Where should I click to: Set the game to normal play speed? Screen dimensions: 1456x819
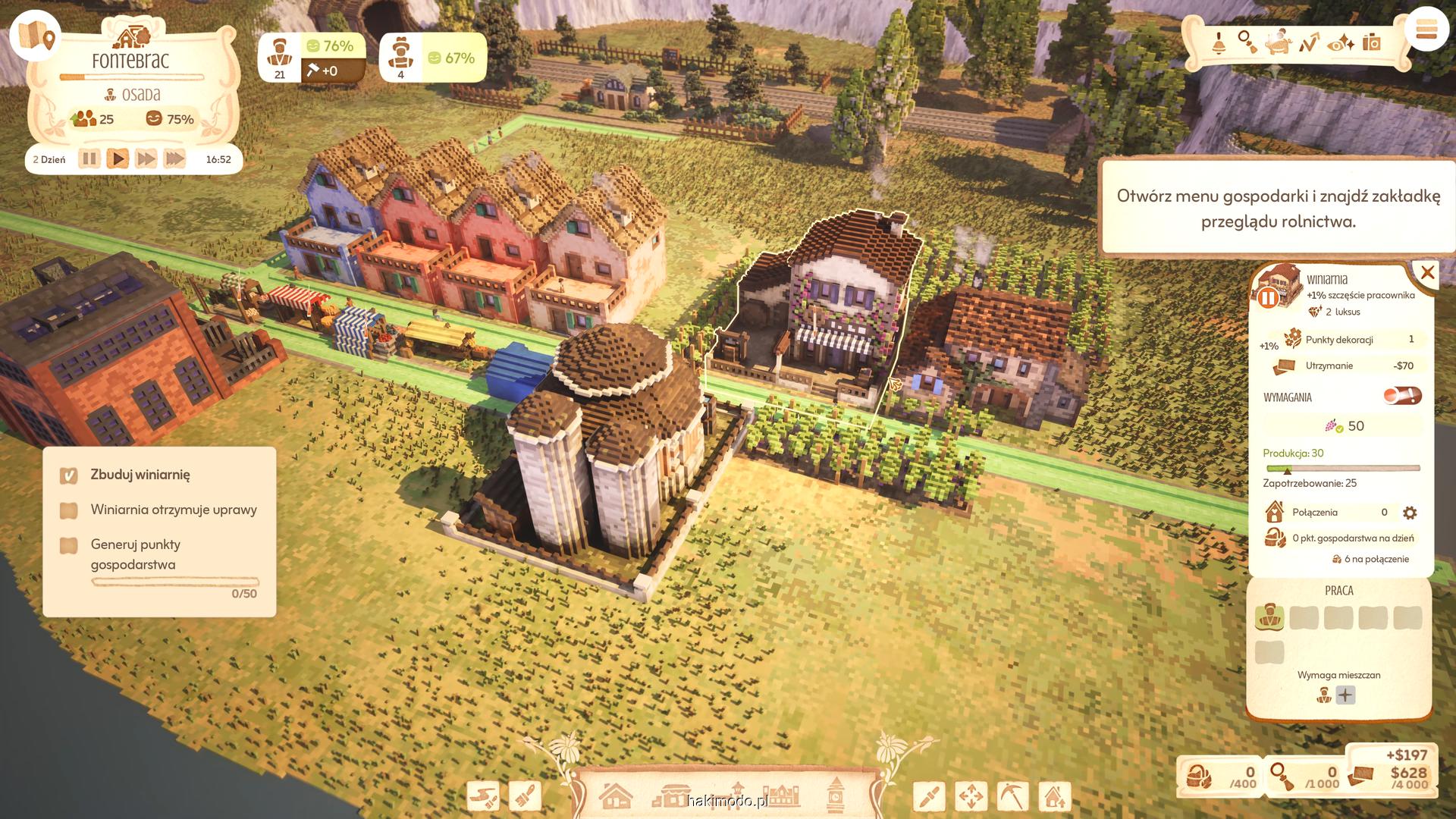pyautogui.click(x=118, y=159)
